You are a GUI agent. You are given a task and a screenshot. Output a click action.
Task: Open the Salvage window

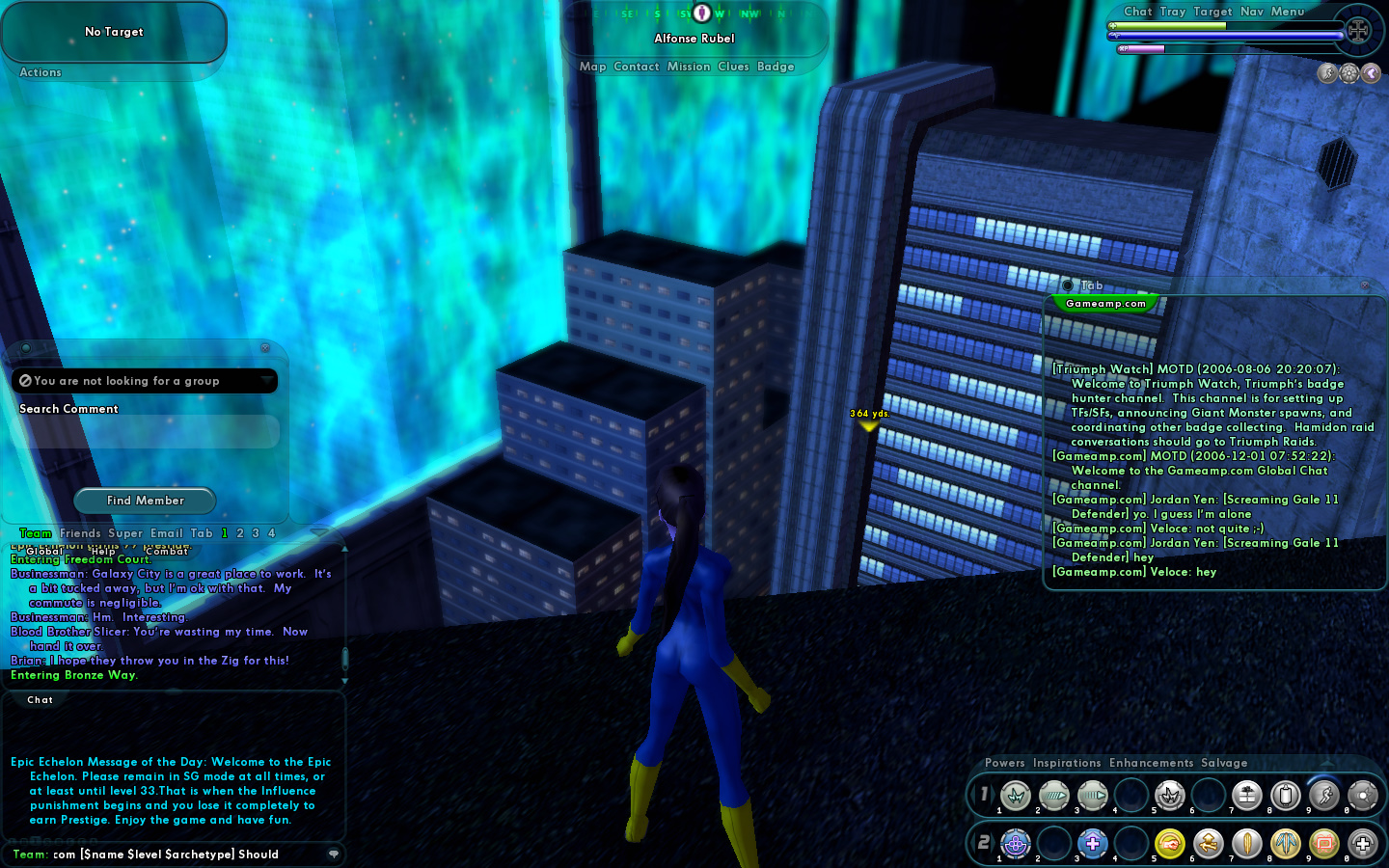click(x=1224, y=763)
